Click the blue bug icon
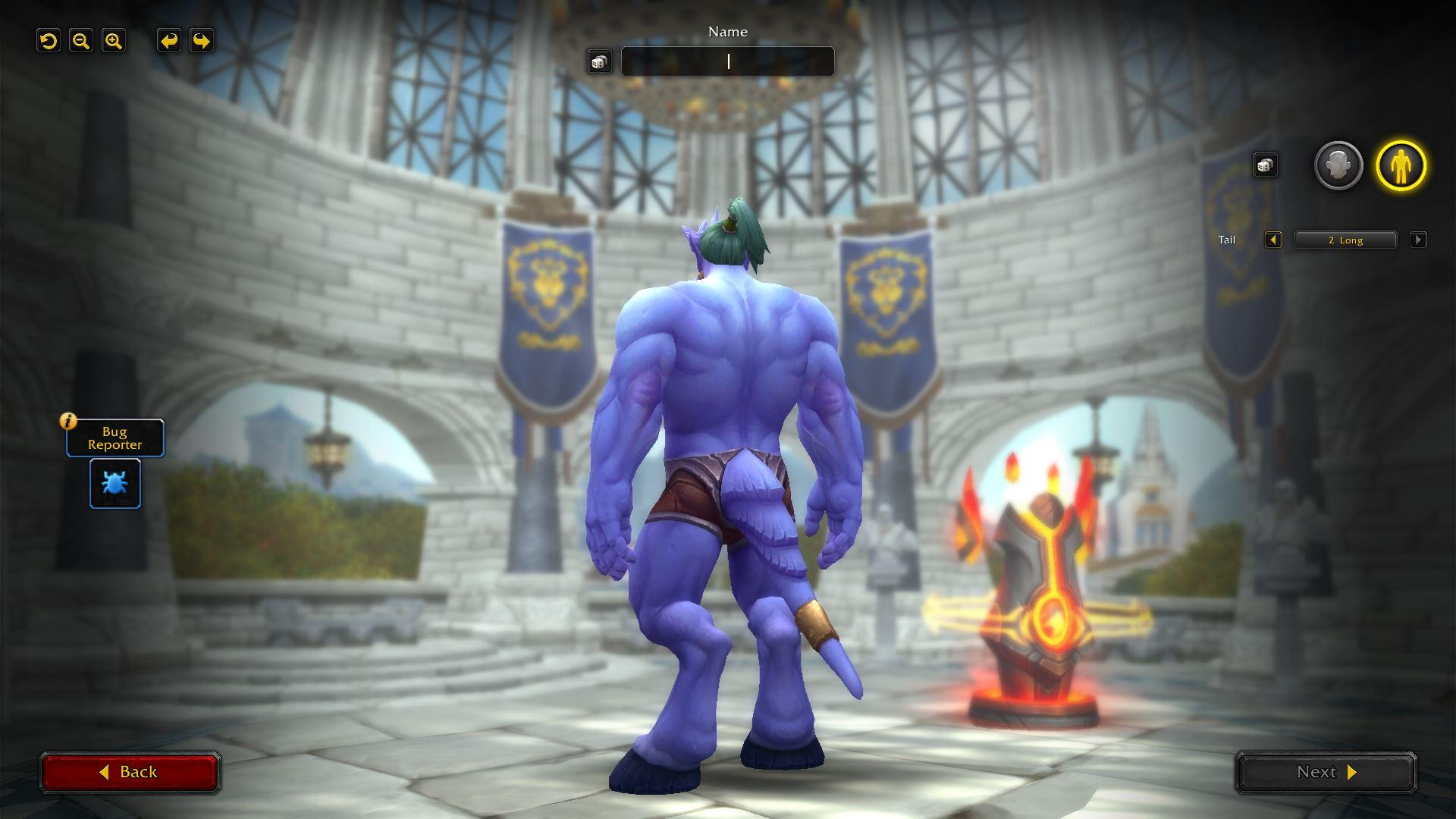The height and width of the screenshot is (819, 1456). click(x=115, y=483)
